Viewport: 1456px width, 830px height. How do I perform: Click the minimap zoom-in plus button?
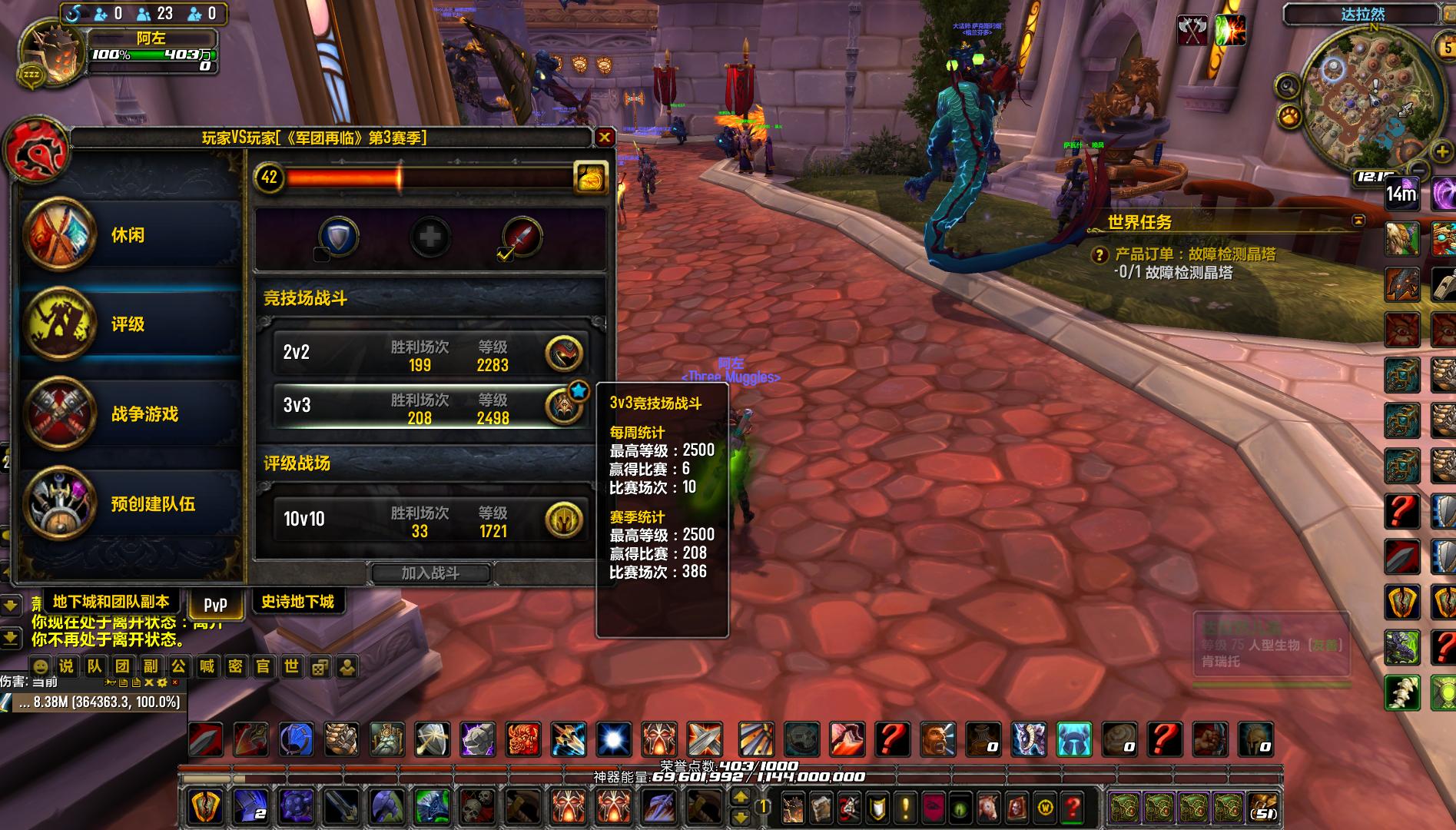click(x=1441, y=152)
